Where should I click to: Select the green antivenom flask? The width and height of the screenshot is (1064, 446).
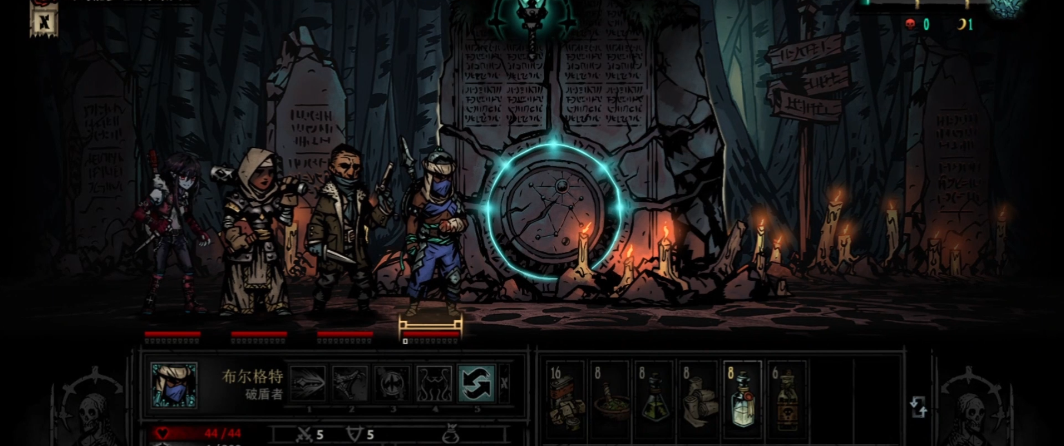(654, 396)
